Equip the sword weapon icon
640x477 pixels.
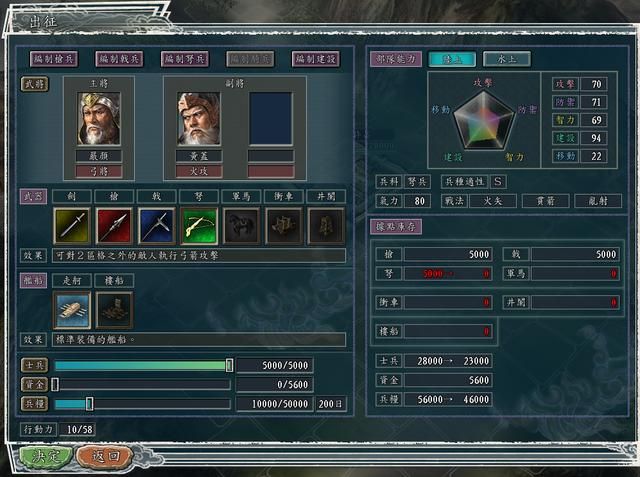[73, 226]
